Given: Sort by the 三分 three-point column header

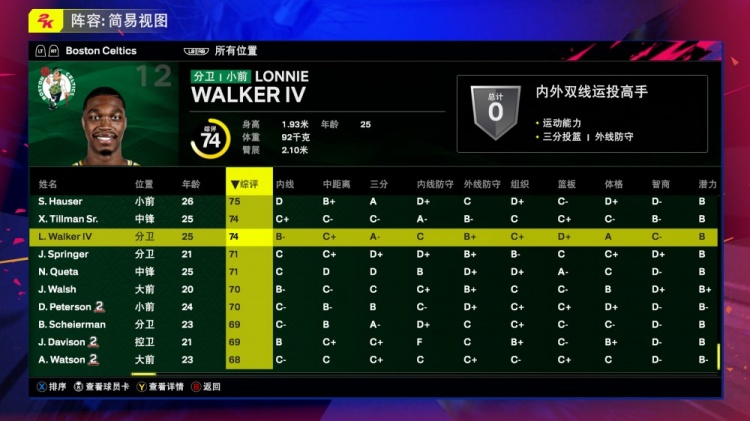Looking at the screenshot, I should click(378, 184).
